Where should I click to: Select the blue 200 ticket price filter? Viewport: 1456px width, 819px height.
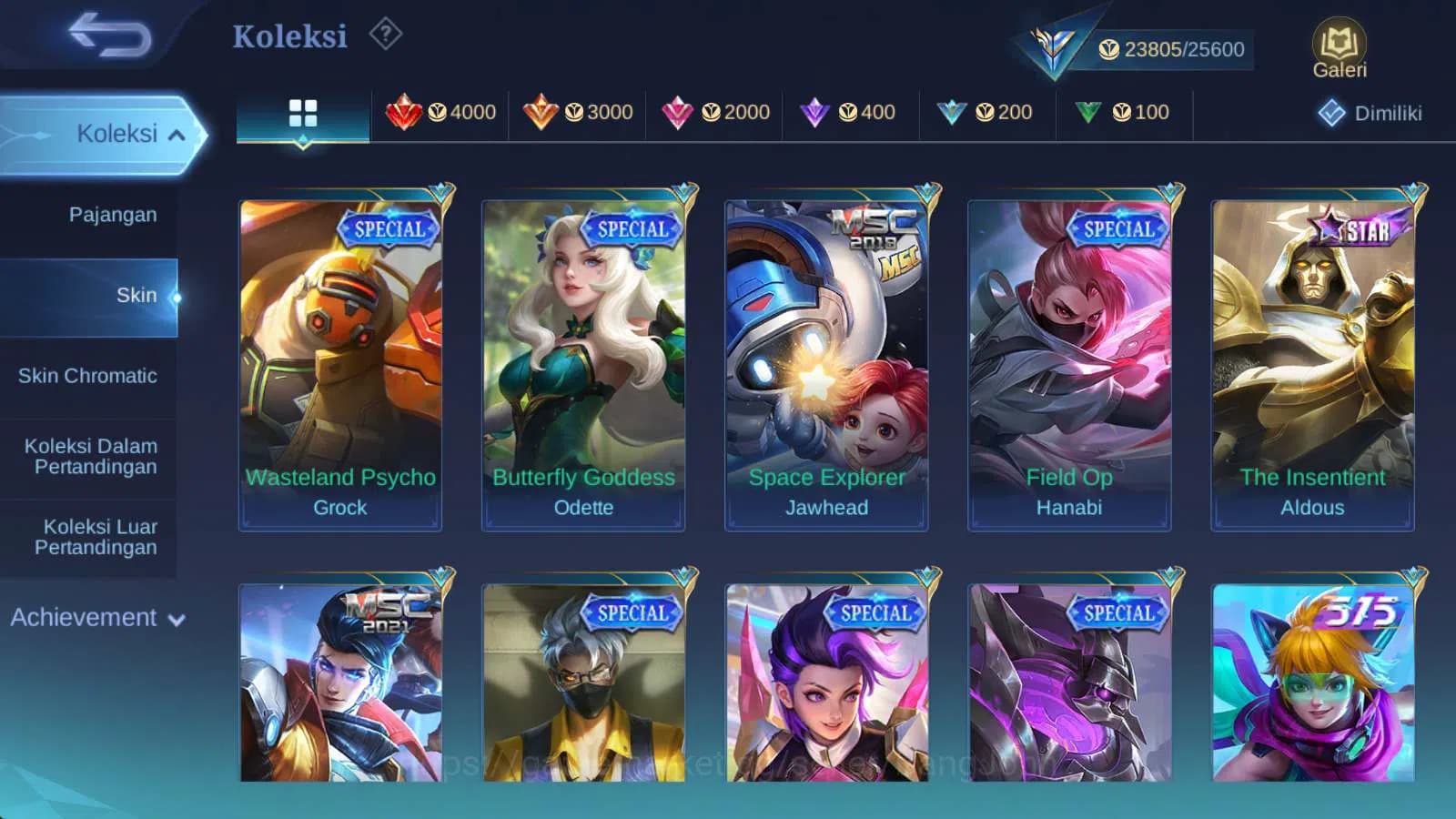[988, 112]
